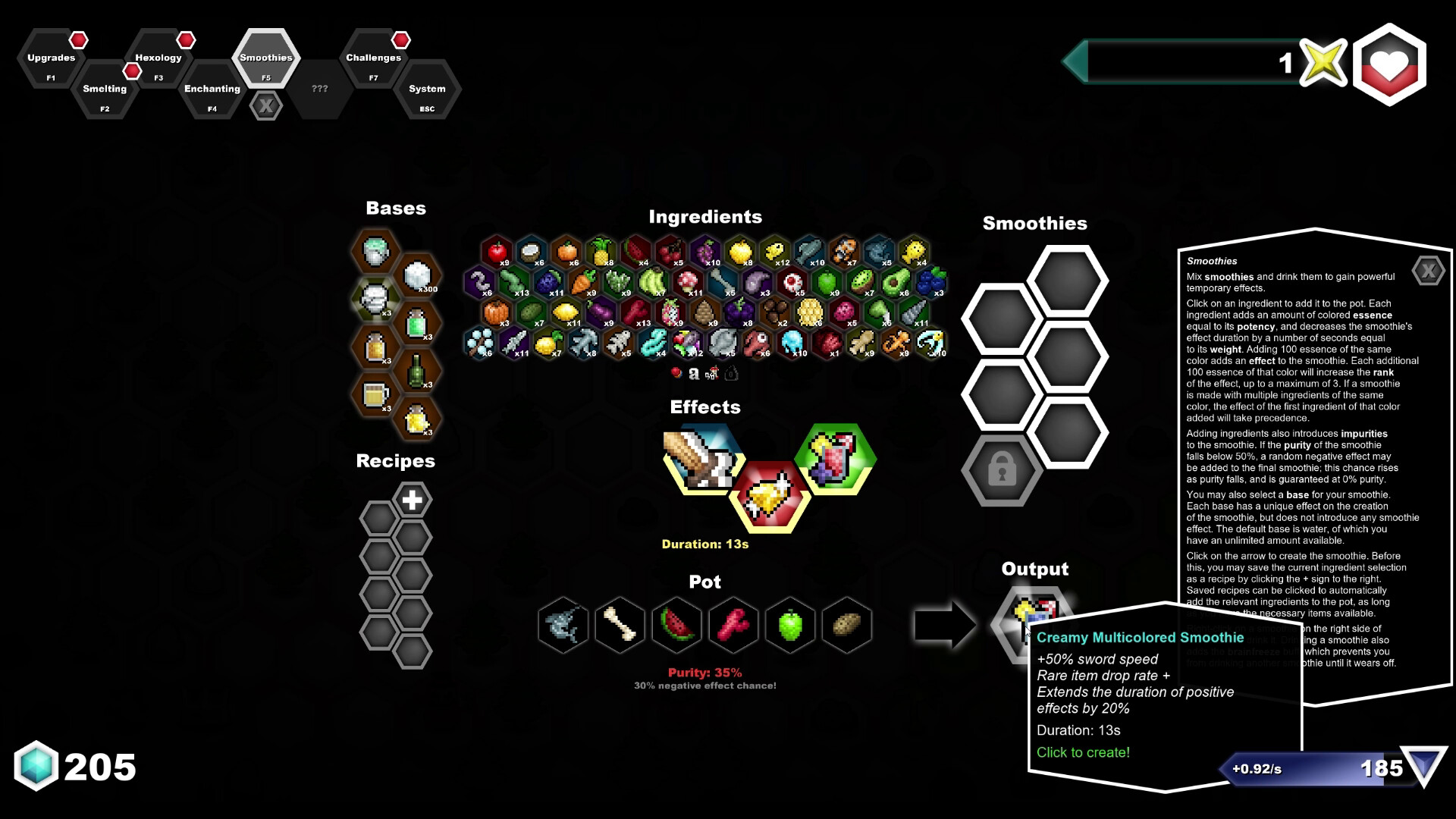Toggle the locked smoothie slot
This screenshot has height=819, width=1456.
tap(1002, 471)
